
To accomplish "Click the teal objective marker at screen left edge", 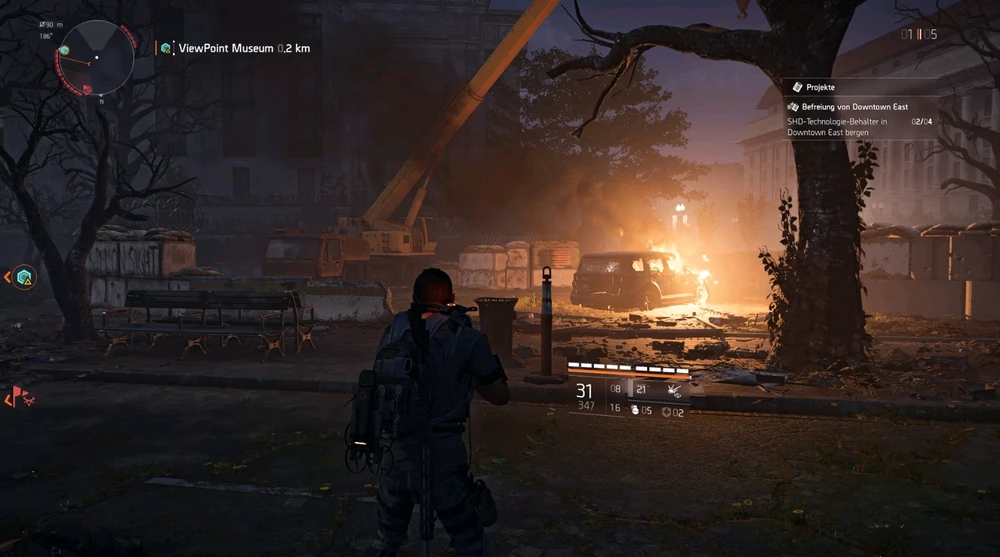I will tap(24, 277).
